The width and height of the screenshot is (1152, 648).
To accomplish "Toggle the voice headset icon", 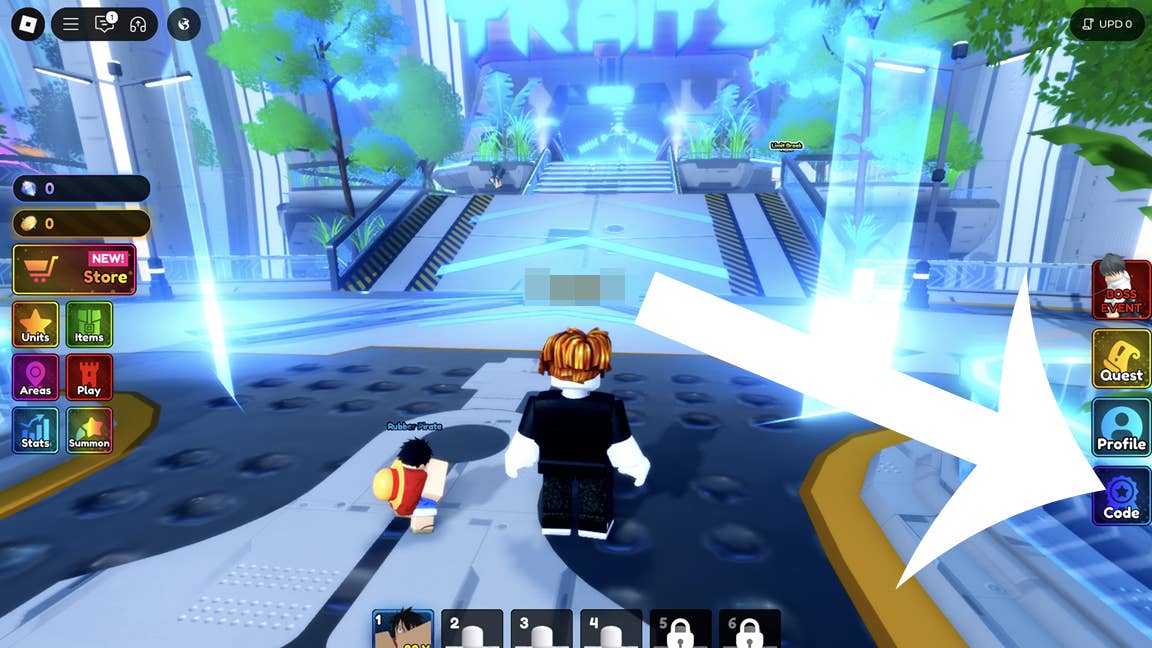I will tap(138, 24).
